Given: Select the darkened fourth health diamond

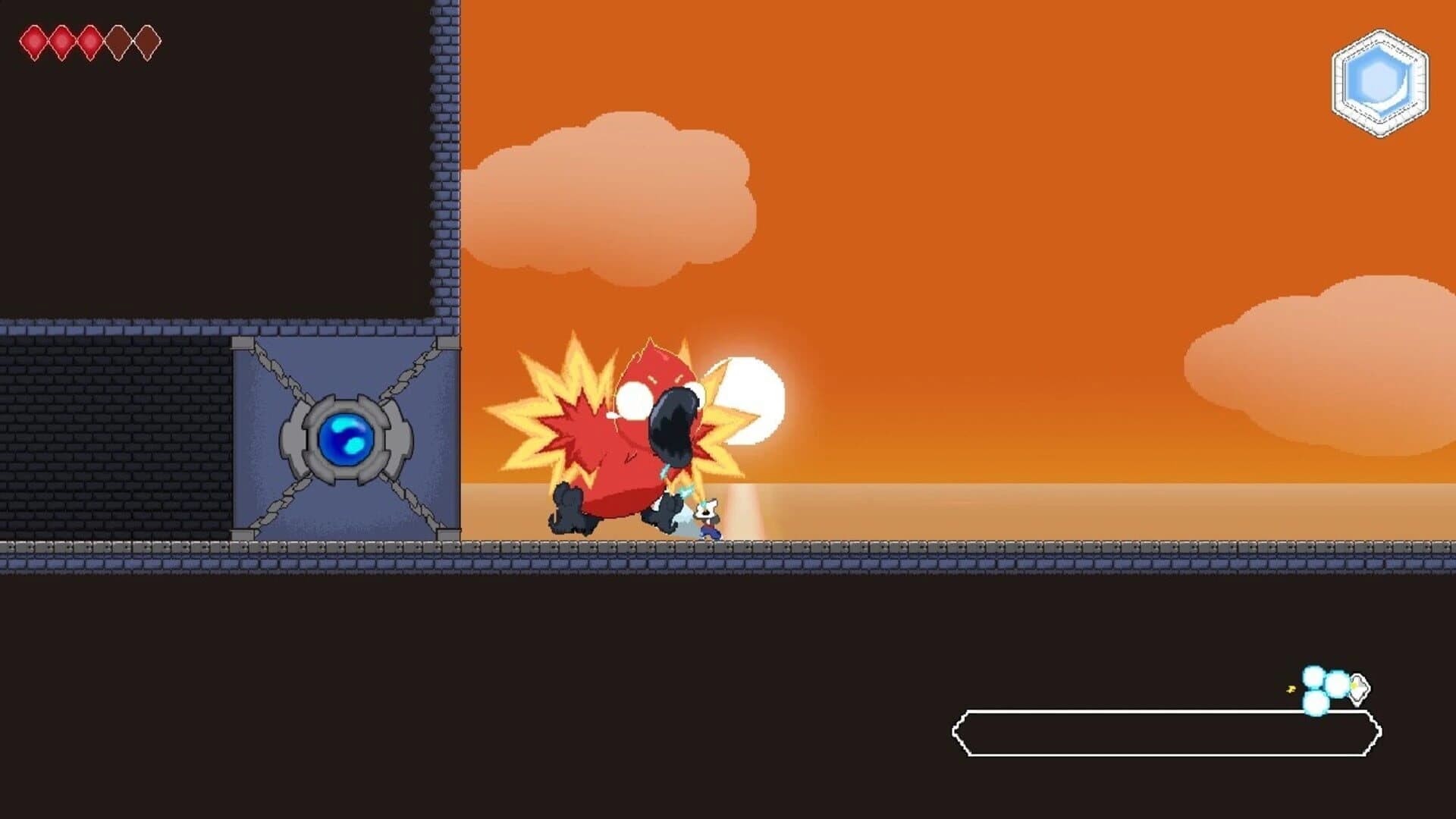Looking at the screenshot, I should (x=118, y=42).
